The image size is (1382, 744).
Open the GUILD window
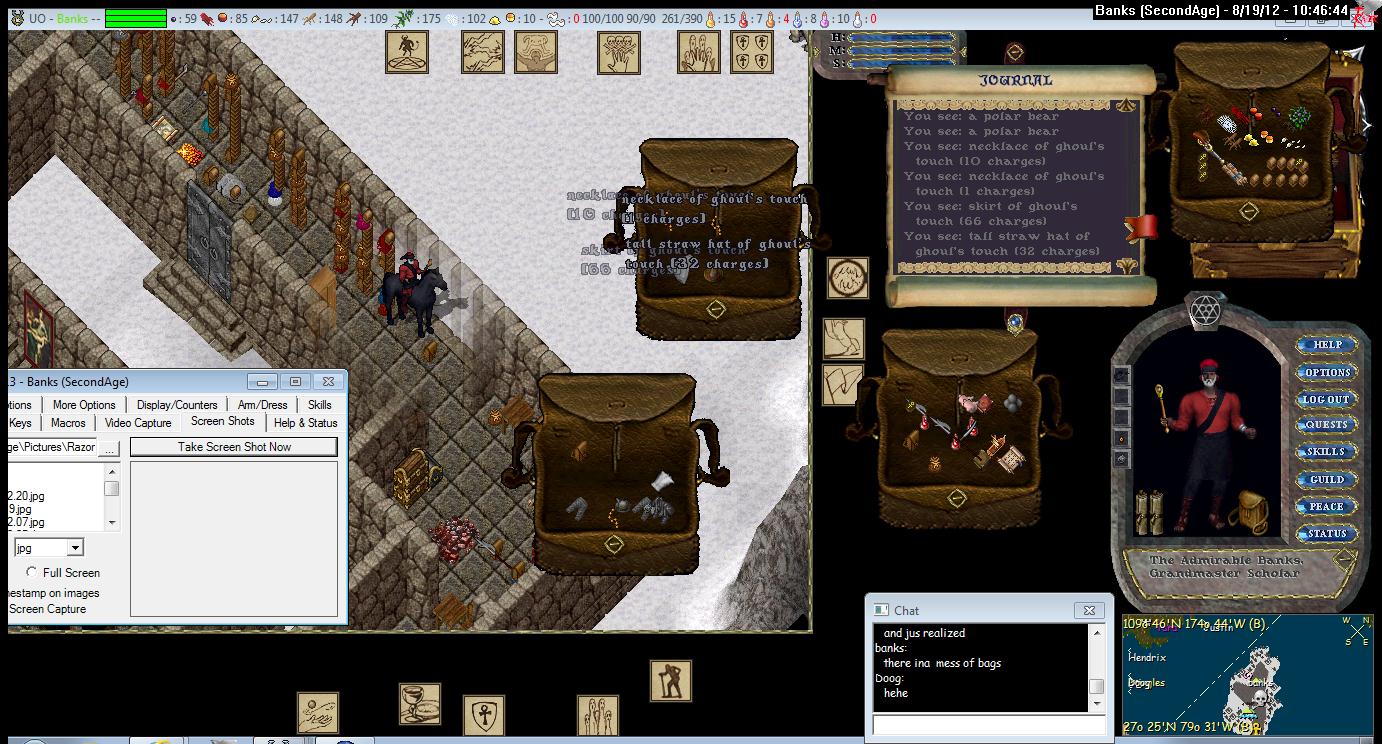(x=1326, y=480)
